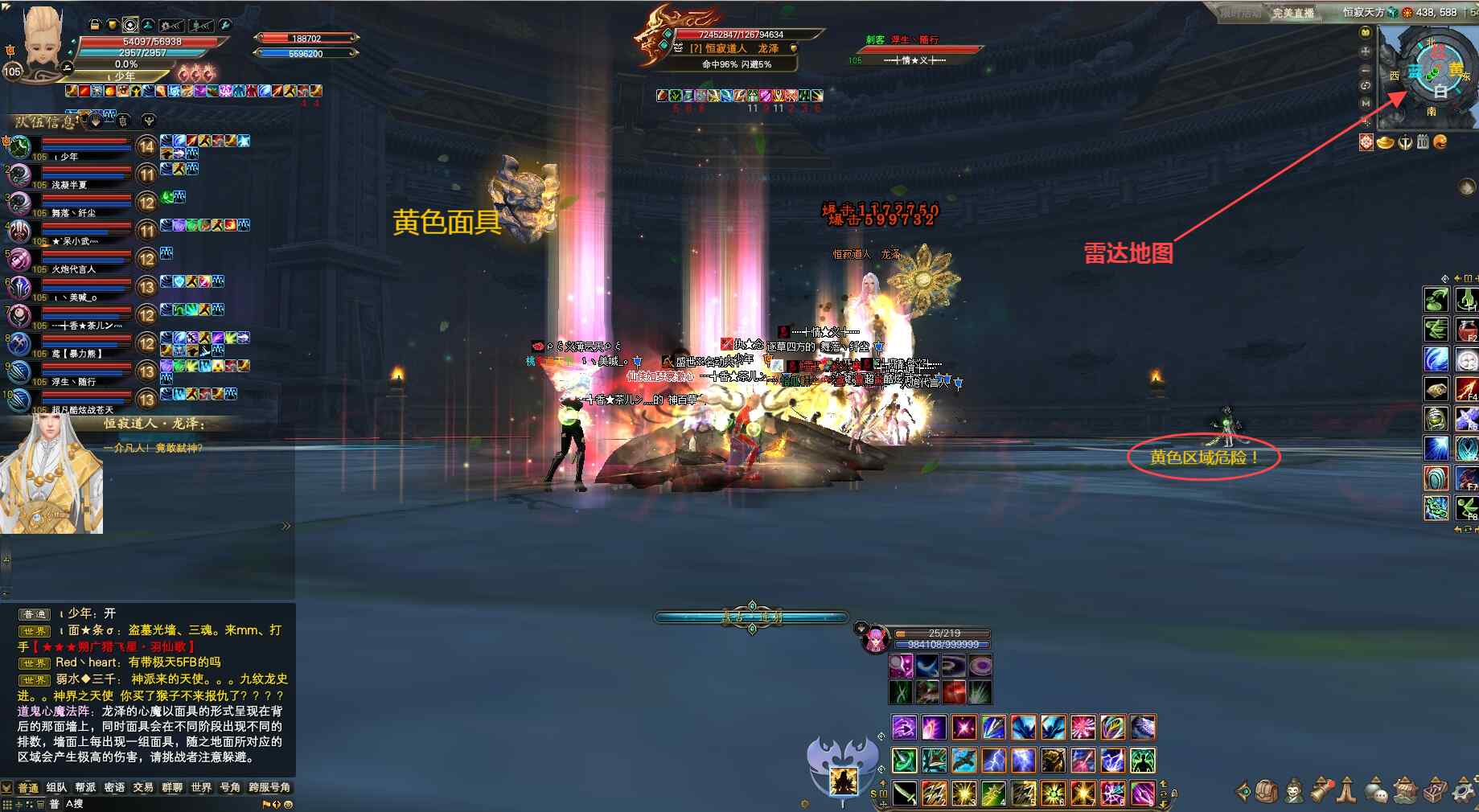Switch chat to the 组队 channel tab
The height and width of the screenshot is (812, 1479).
coord(56,787)
